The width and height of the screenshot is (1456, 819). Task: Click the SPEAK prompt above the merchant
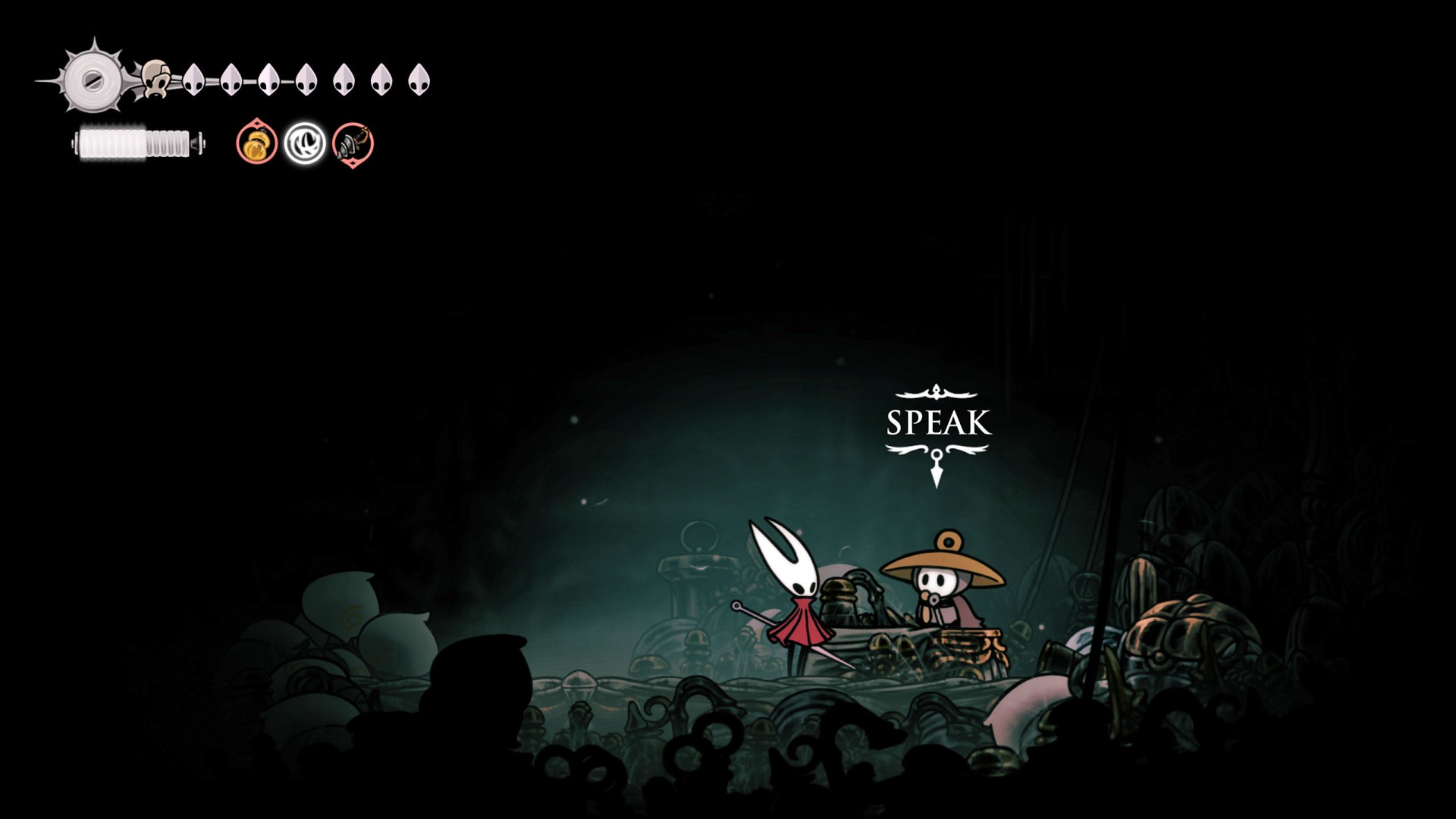click(x=938, y=423)
